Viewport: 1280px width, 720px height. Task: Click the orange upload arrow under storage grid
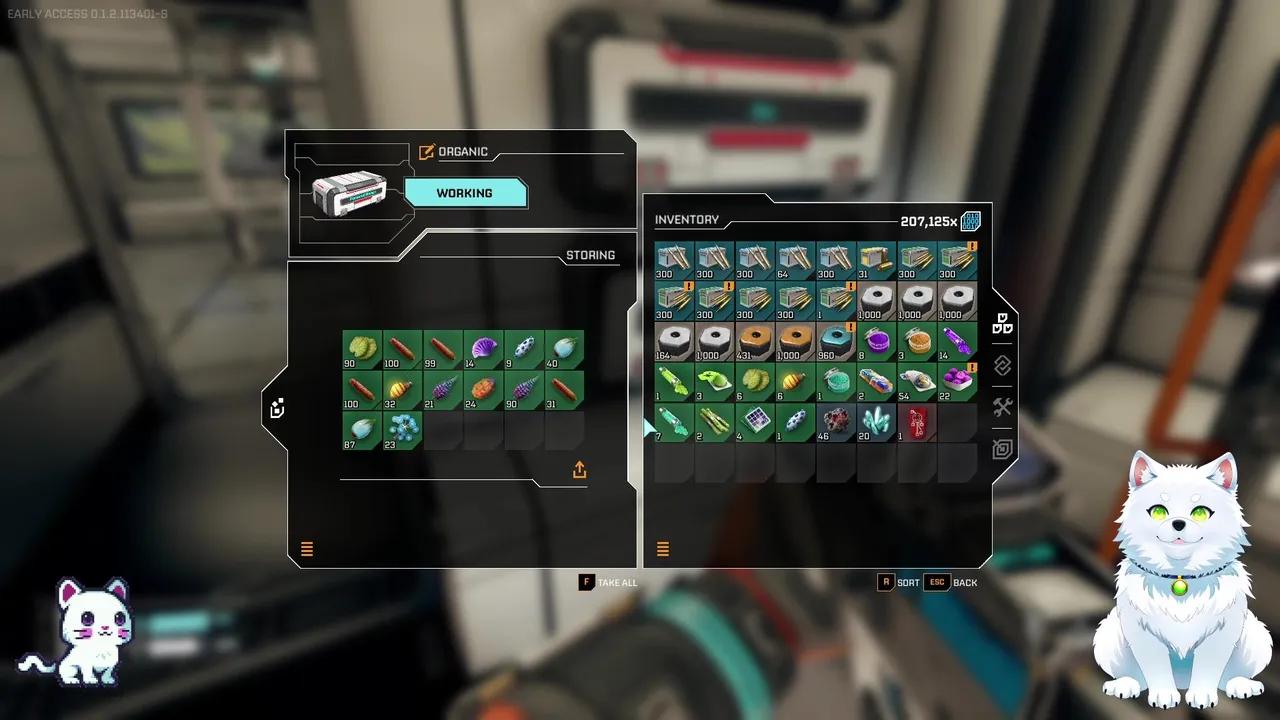580,470
